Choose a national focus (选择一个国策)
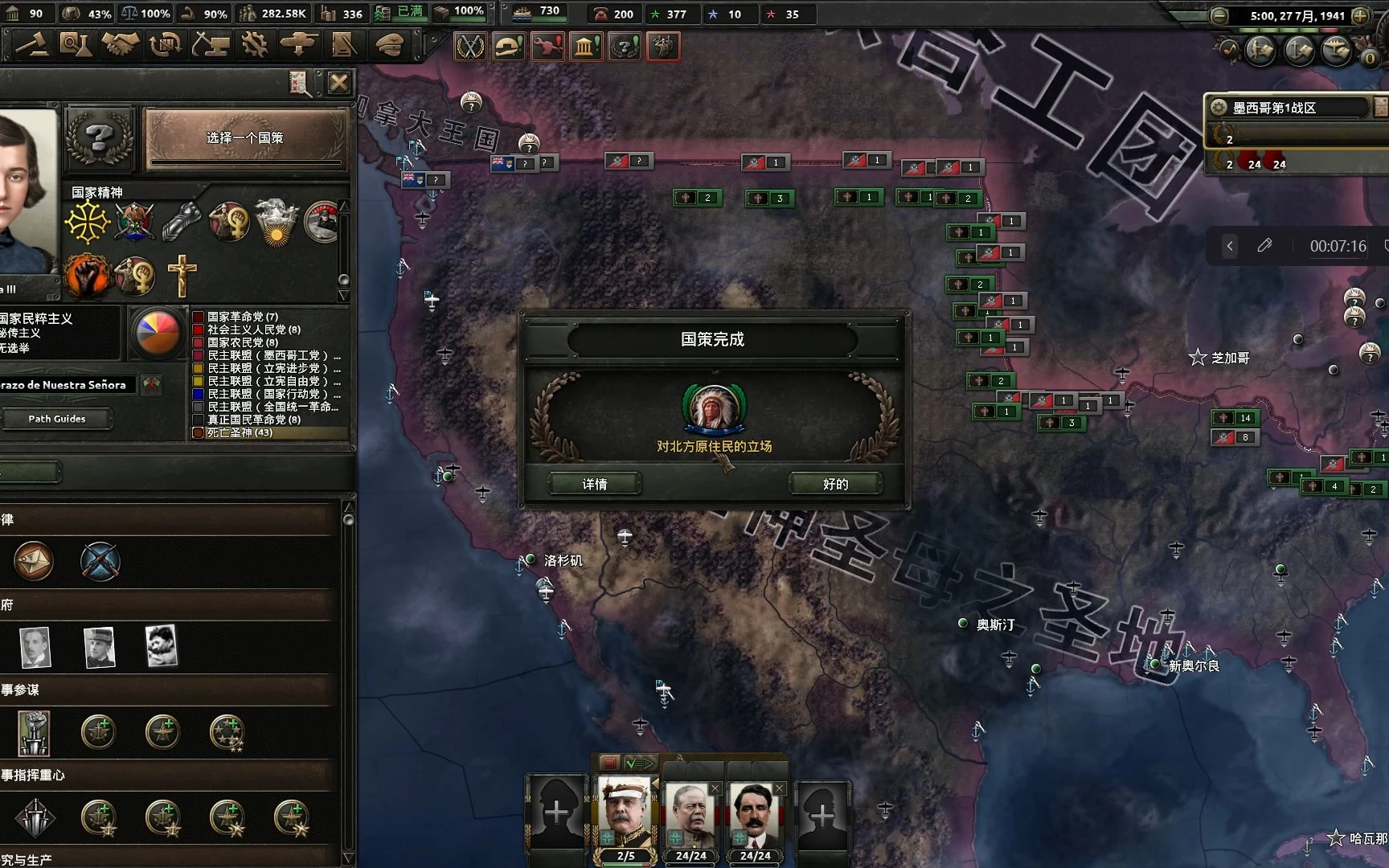This screenshot has height=868, width=1389. (x=245, y=138)
